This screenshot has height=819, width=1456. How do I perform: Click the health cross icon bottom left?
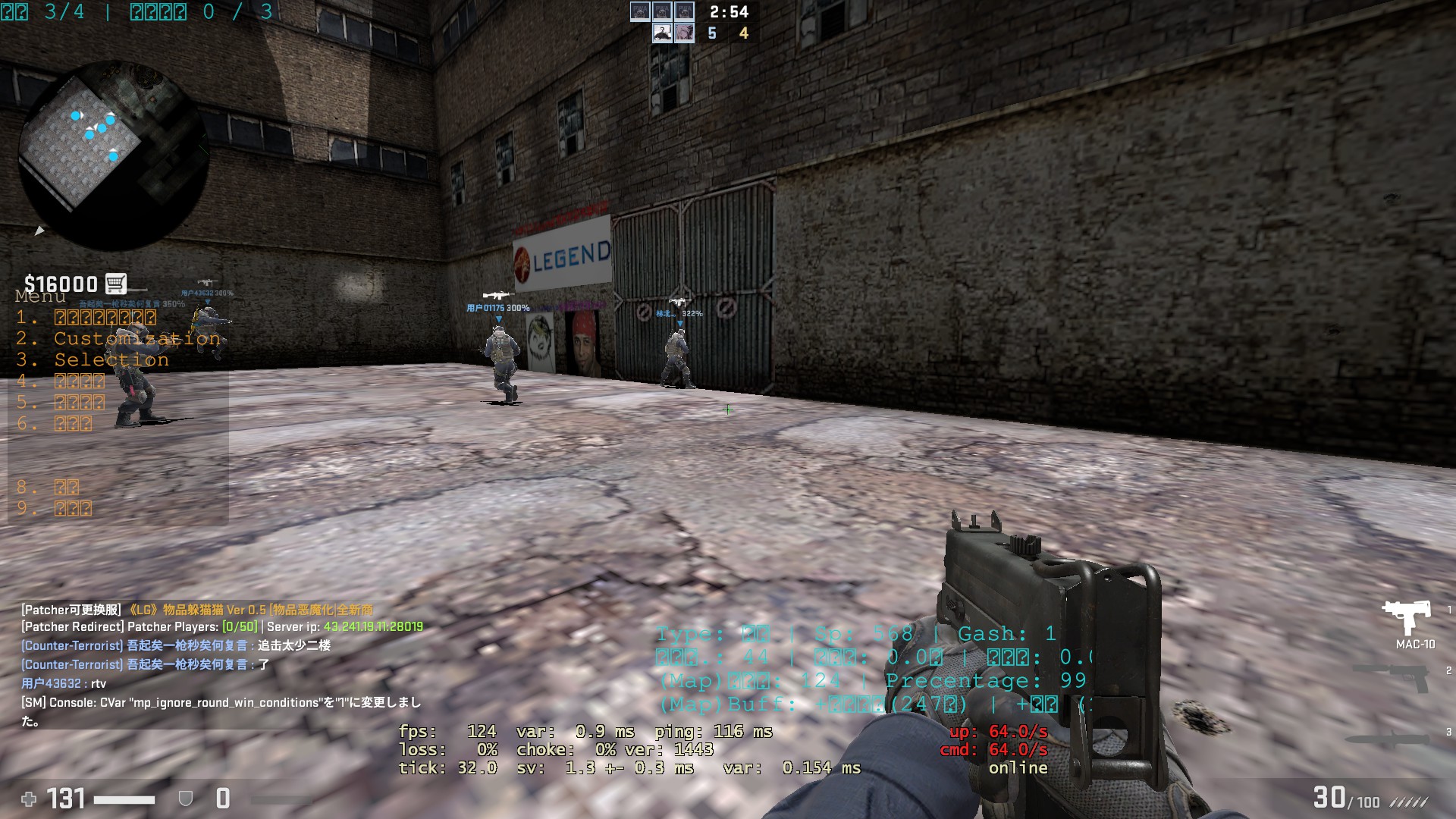point(28,798)
